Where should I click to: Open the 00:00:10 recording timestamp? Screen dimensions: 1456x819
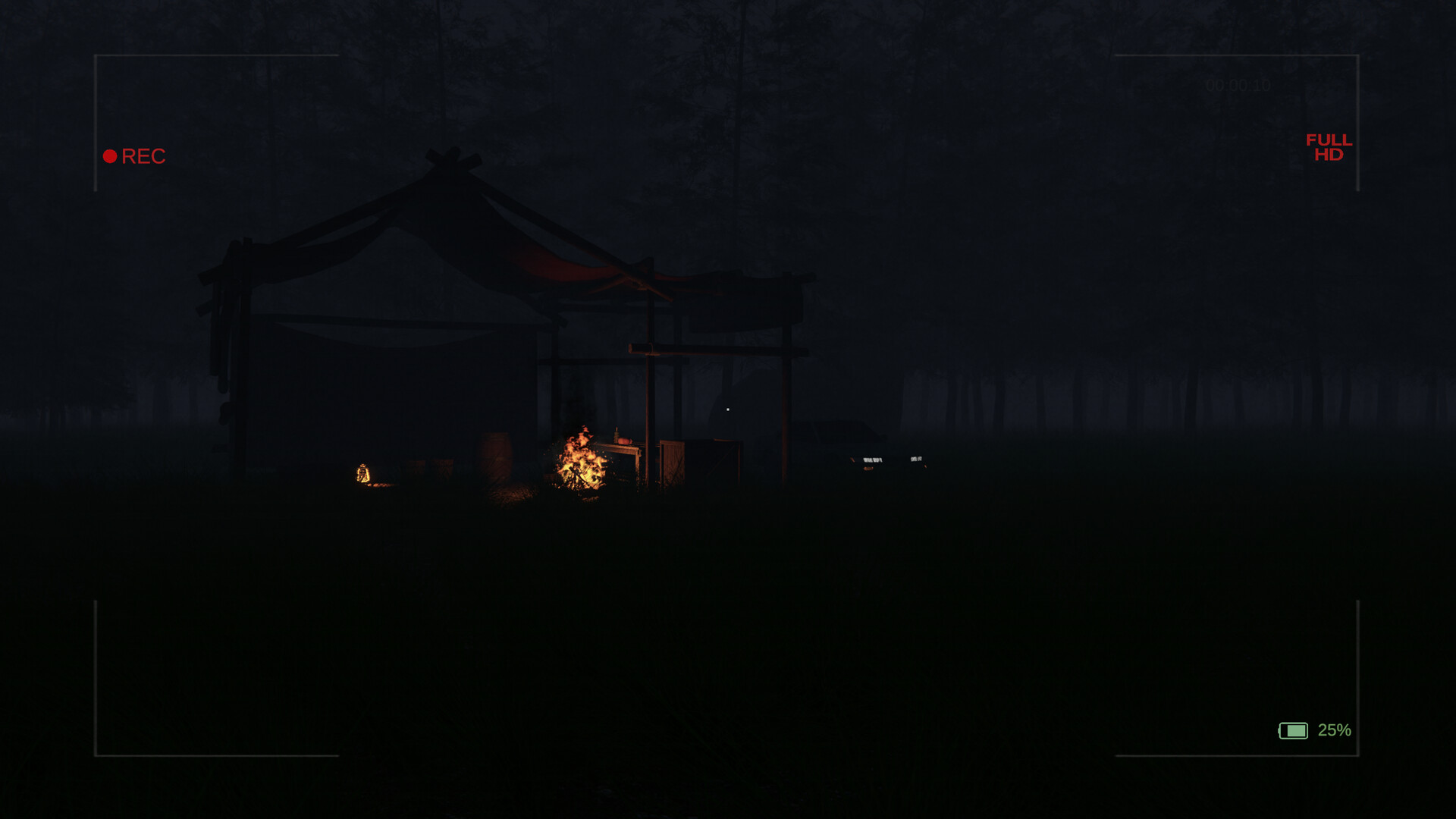coord(1238,86)
